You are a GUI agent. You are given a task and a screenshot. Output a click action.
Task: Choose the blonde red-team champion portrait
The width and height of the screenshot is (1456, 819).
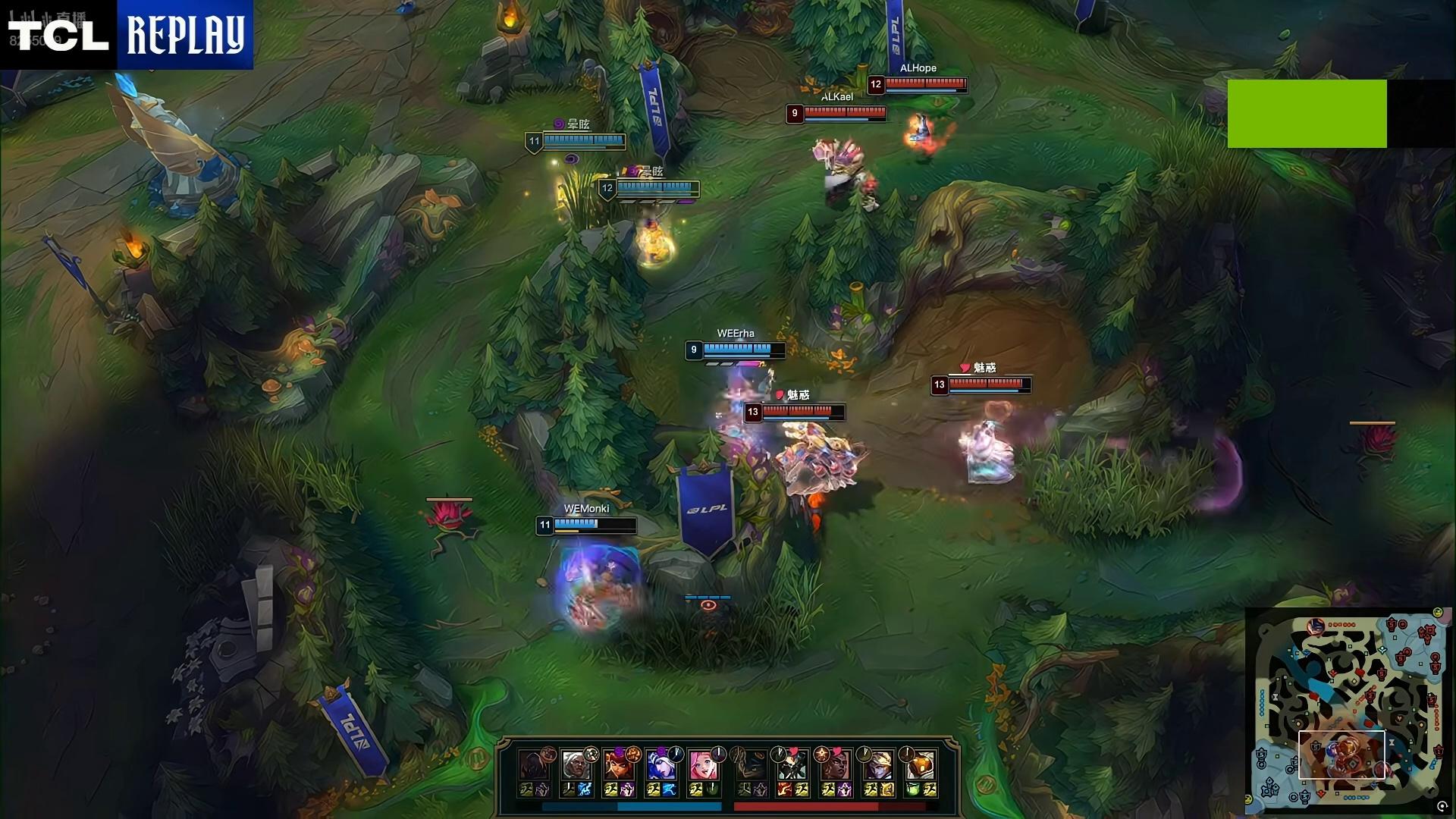click(x=878, y=766)
